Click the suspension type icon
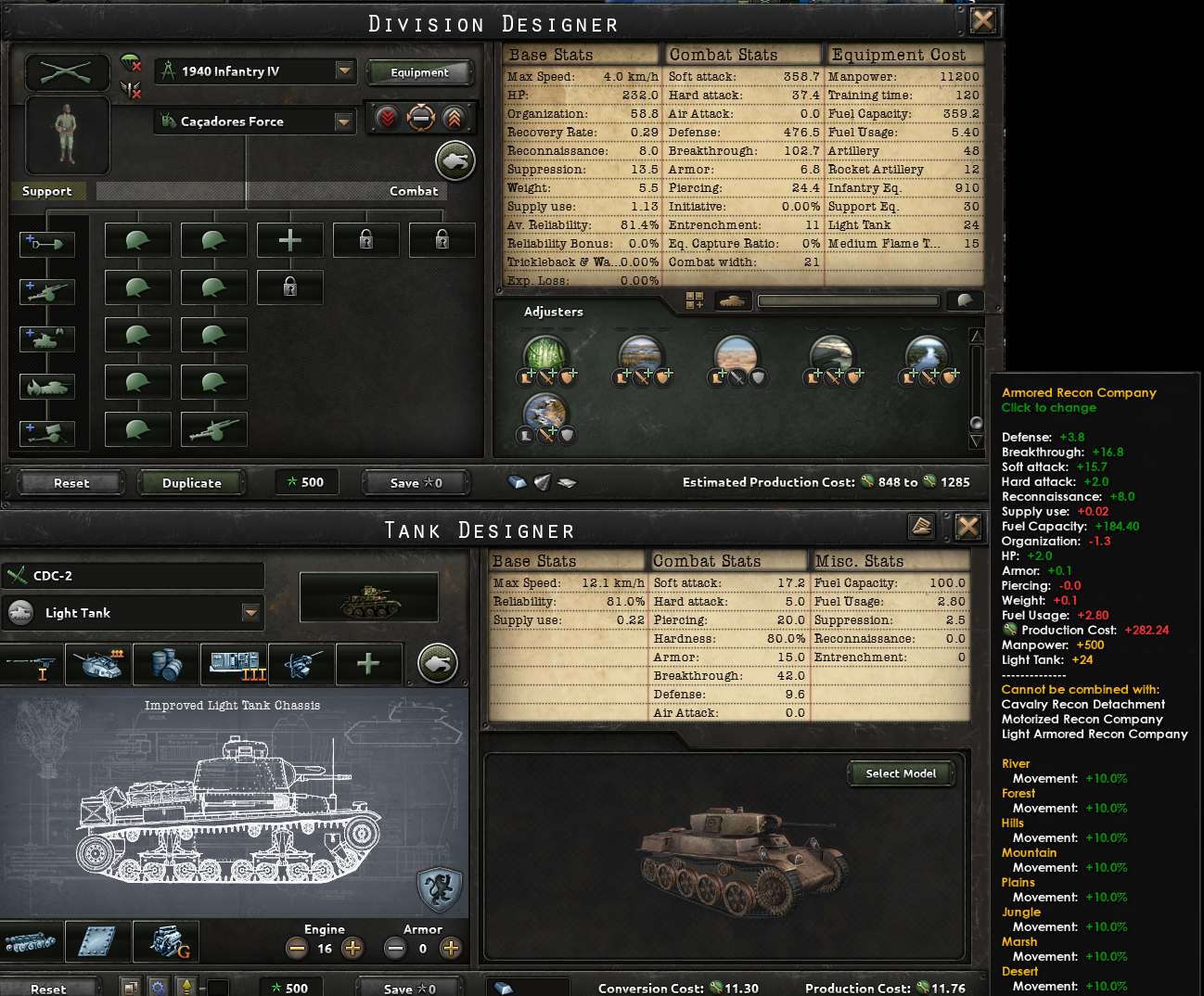The height and width of the screenshot is (996, 1204). click(32, 942)
